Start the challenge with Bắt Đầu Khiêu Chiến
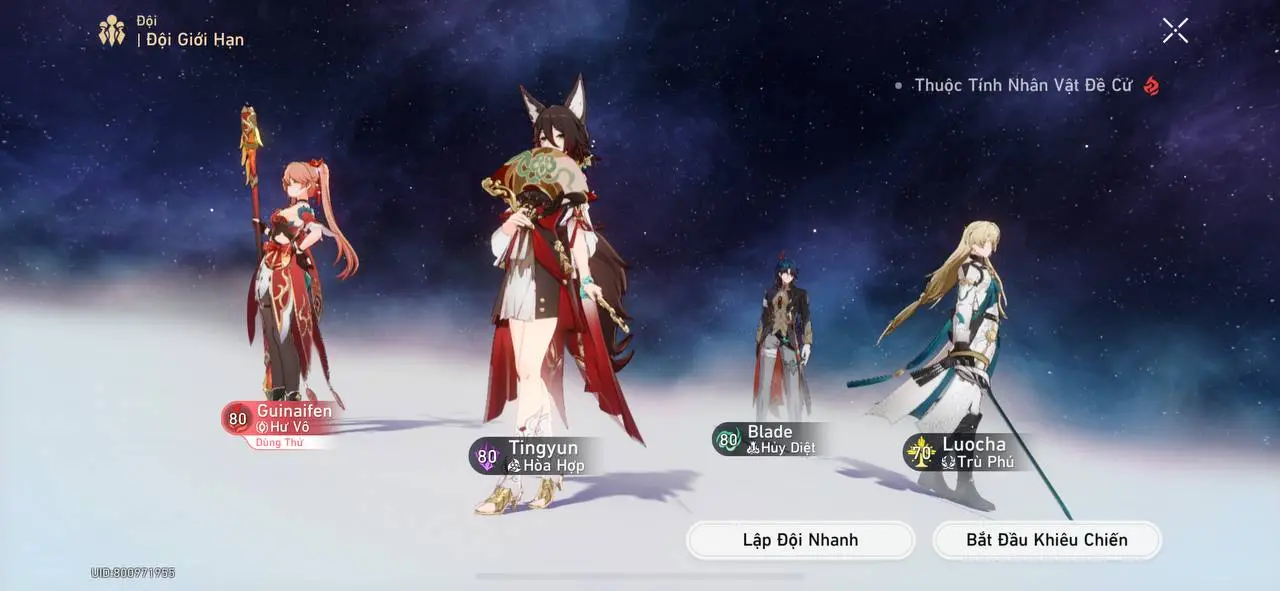The width and height of the screenshot is (1280, 591). pyautogui.click(x=1046, y=540)
